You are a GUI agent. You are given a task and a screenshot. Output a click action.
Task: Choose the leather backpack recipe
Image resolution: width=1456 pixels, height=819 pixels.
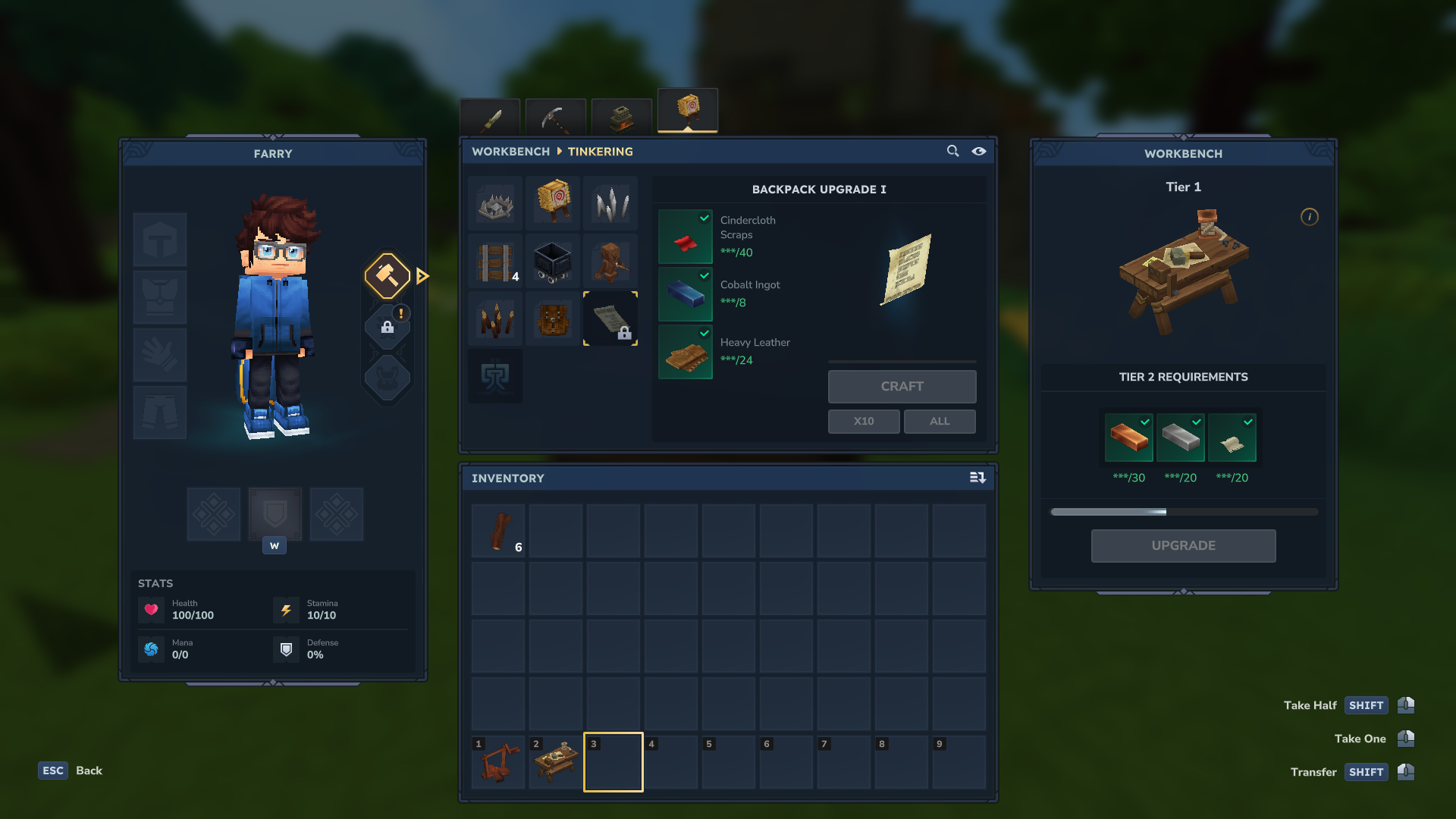tap(553, 318)
